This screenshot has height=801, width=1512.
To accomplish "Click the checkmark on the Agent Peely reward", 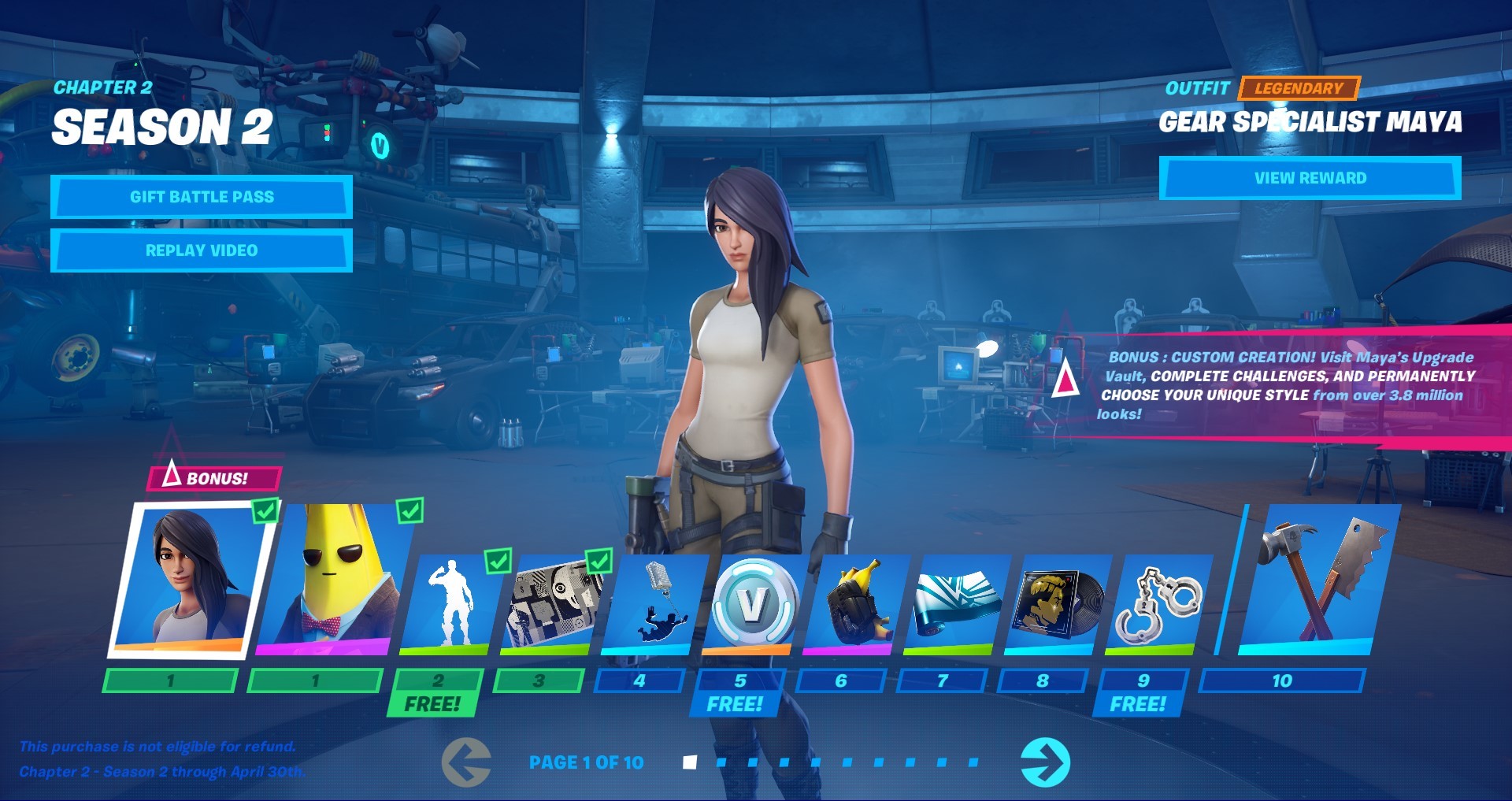I will click(x=410, y=511).
